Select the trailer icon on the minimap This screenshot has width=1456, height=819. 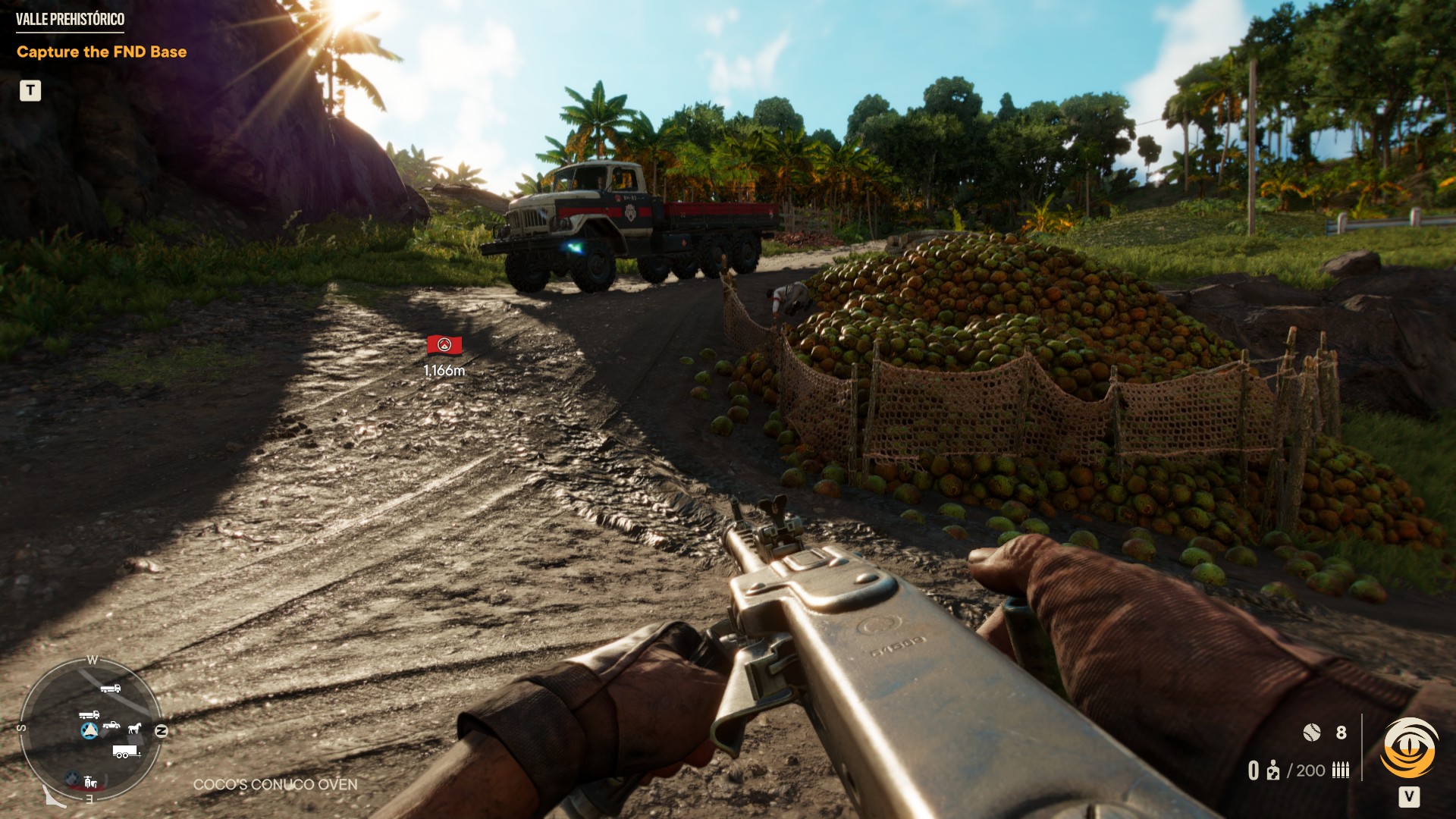click(x=126, y=752)
